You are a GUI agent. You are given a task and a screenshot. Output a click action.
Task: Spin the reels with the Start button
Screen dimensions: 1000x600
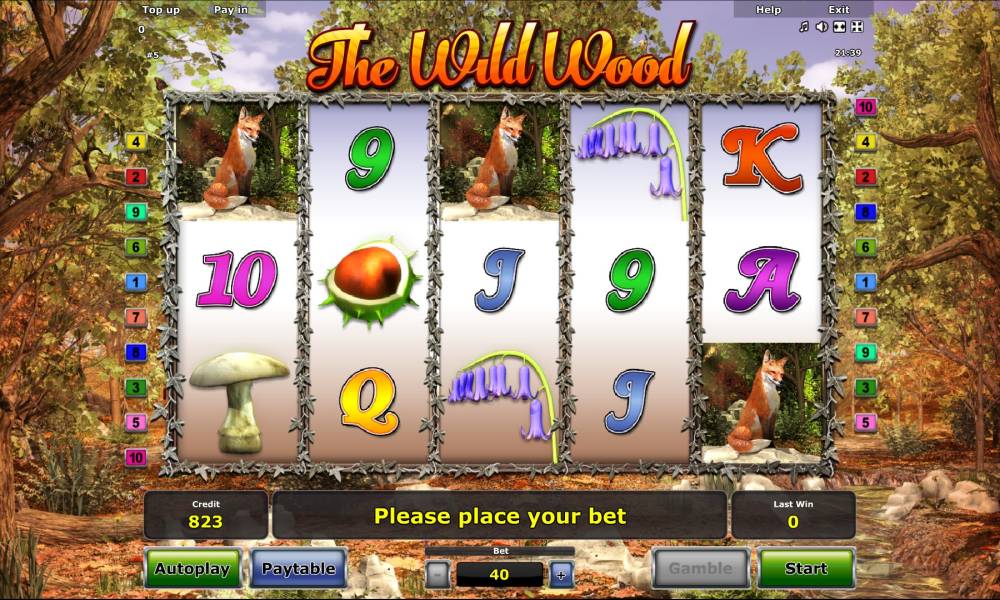click(805, 568)
